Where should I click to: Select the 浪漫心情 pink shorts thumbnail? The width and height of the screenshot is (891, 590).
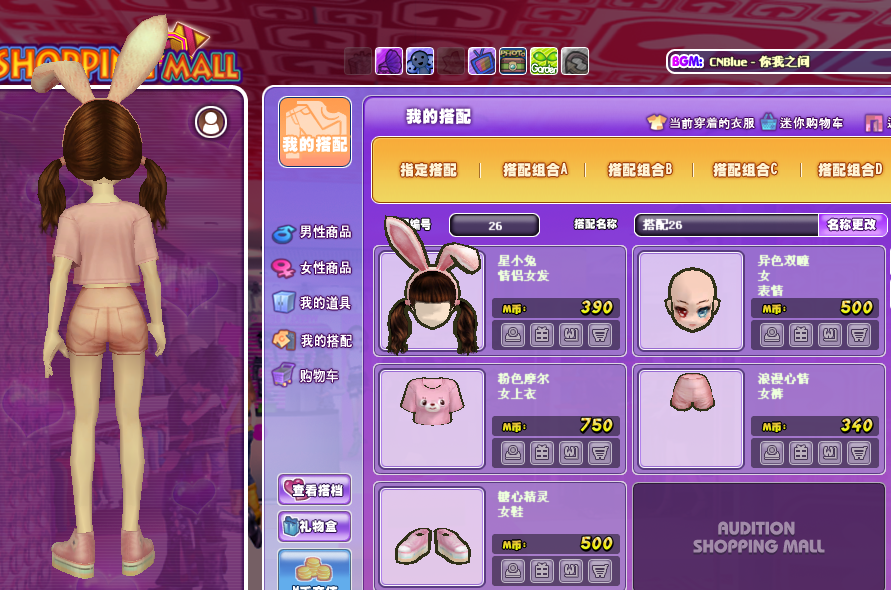click(x=691, y=419)
